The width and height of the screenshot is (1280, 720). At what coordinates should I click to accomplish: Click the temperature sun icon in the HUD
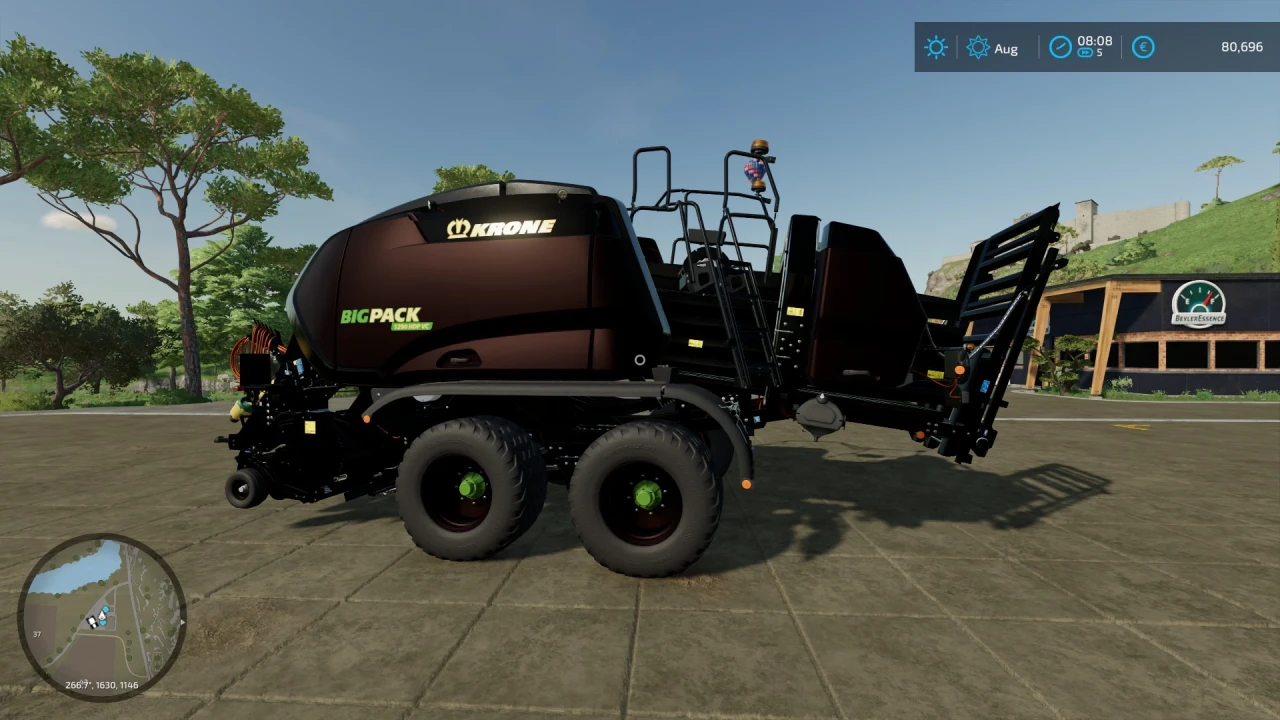936,47
